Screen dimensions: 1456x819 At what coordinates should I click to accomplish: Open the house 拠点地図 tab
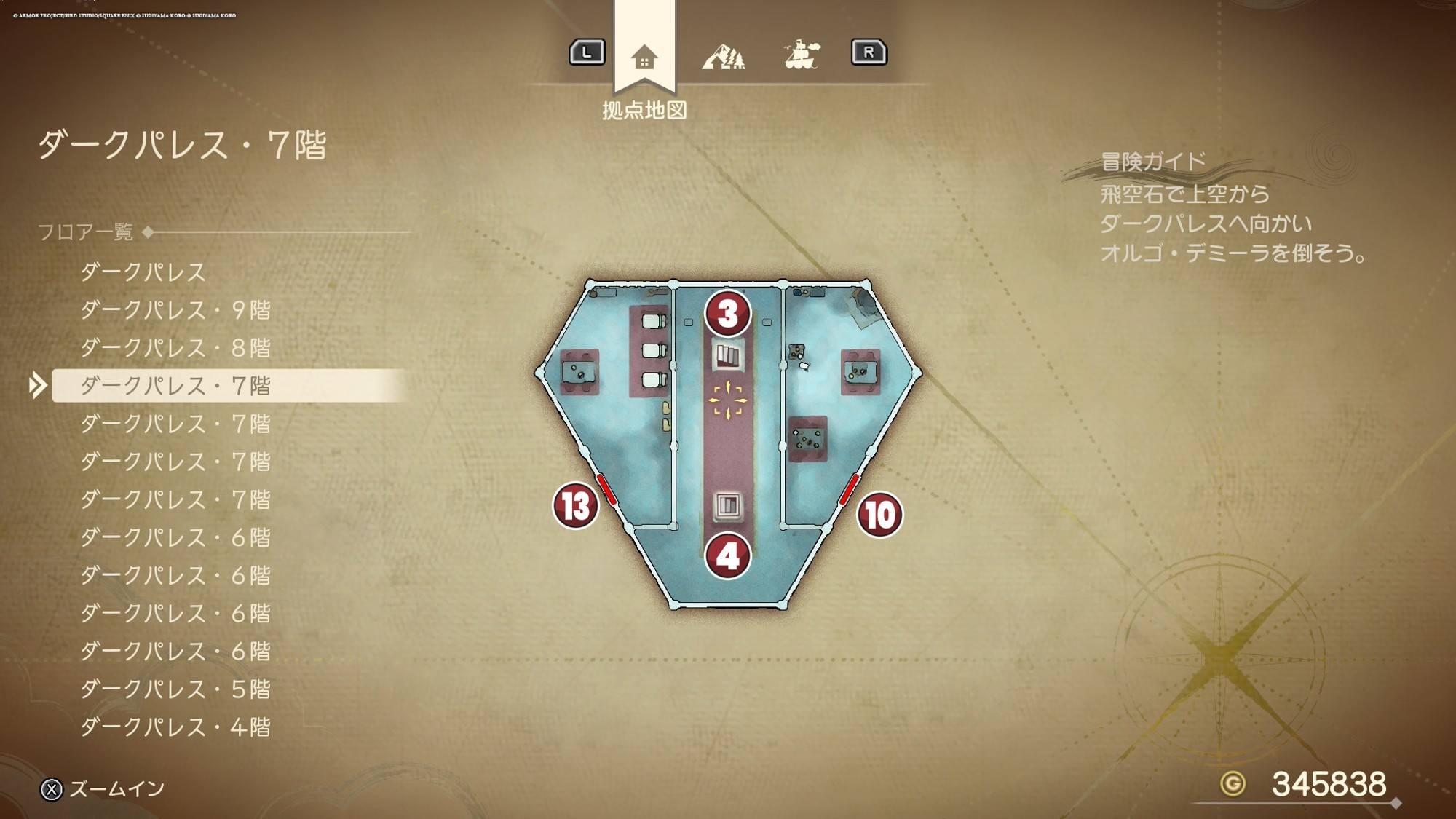644,57
